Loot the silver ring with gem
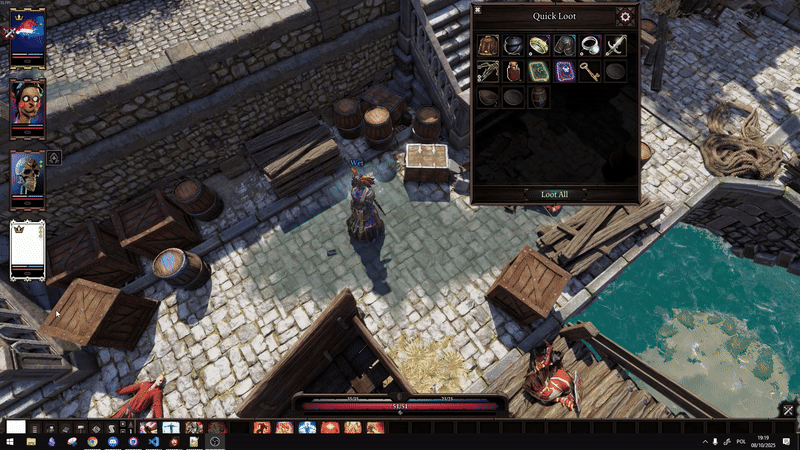Image resolution: width=800 pixels, height=450 pixels. pyautogui.click(x=591, y=45)
